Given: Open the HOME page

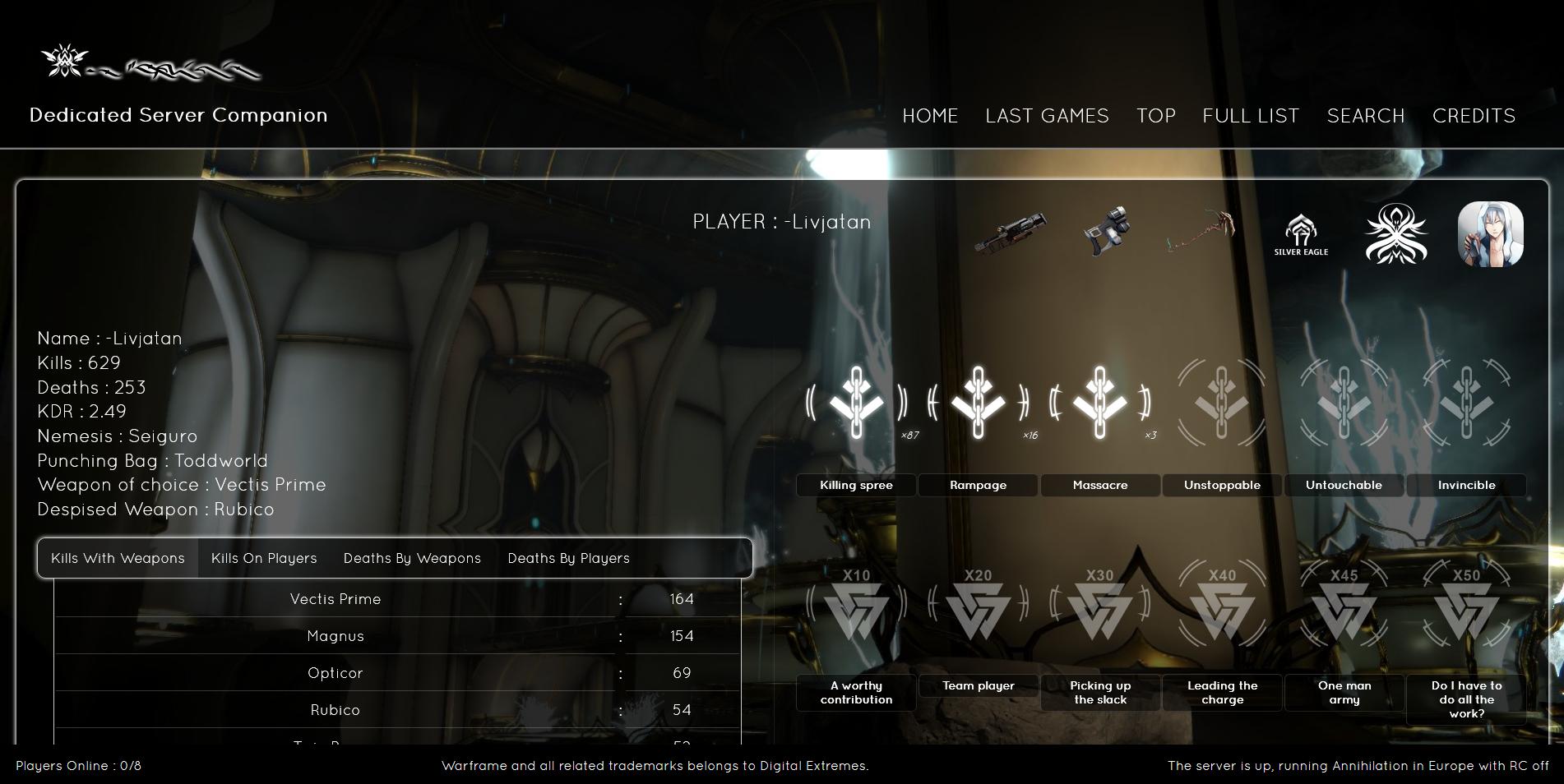Looking at the screenshot, I should 930,116.
